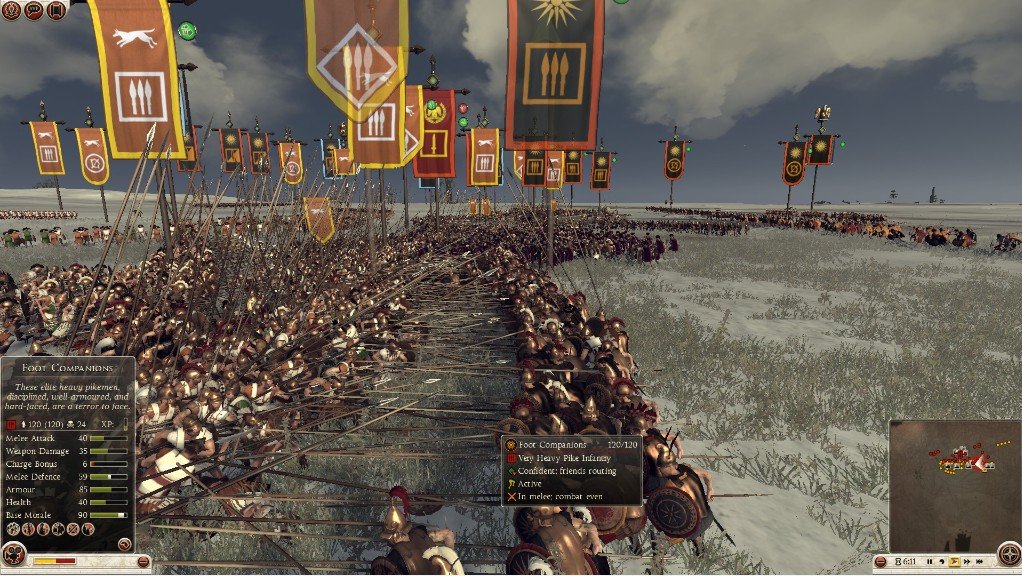Select the sunburst pike unit banner
Image resolution: width=1022 pixels, height=576 pixels.
[x=554, y=70]
